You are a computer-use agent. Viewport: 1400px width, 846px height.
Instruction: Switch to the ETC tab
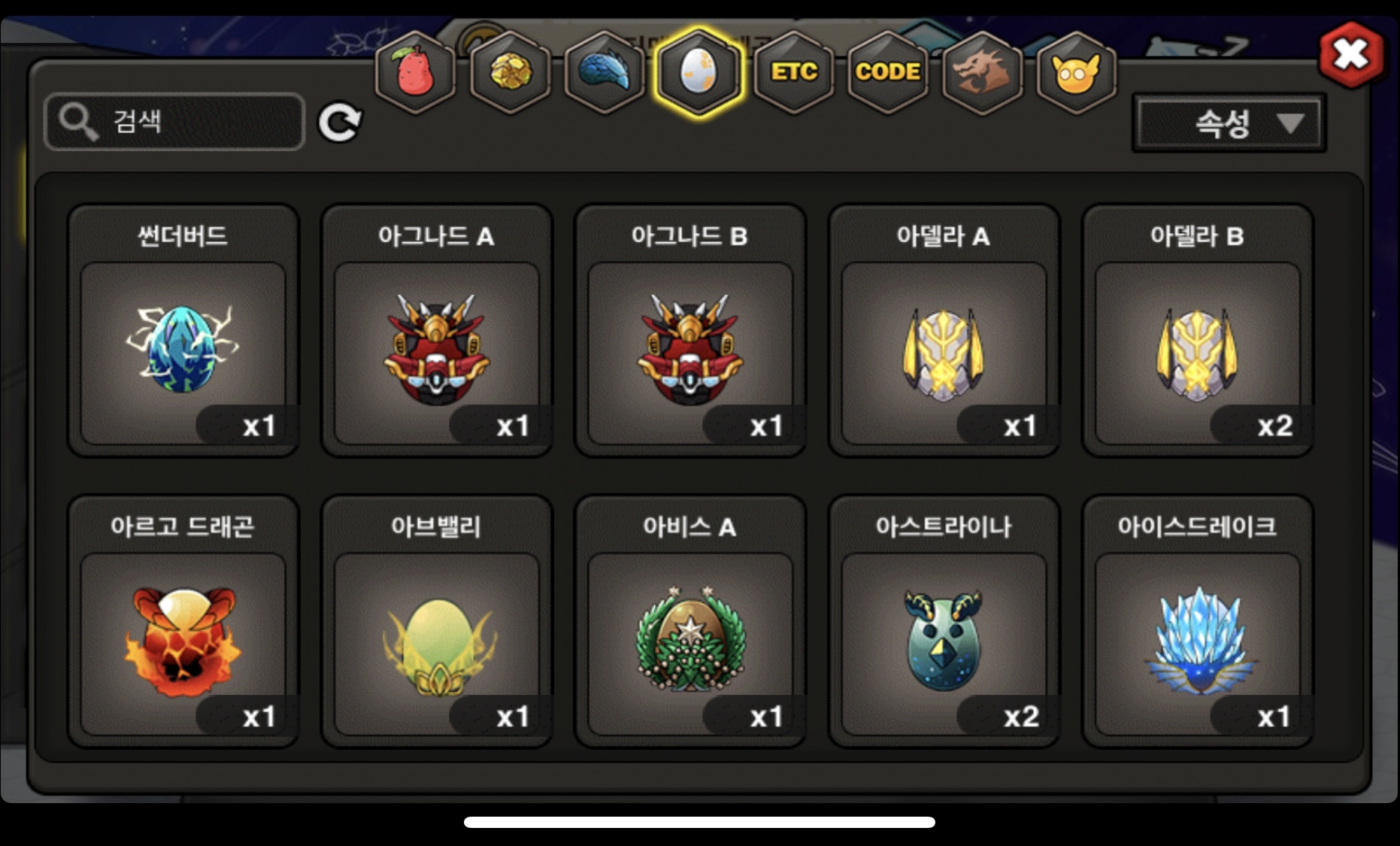coord(793,73)
